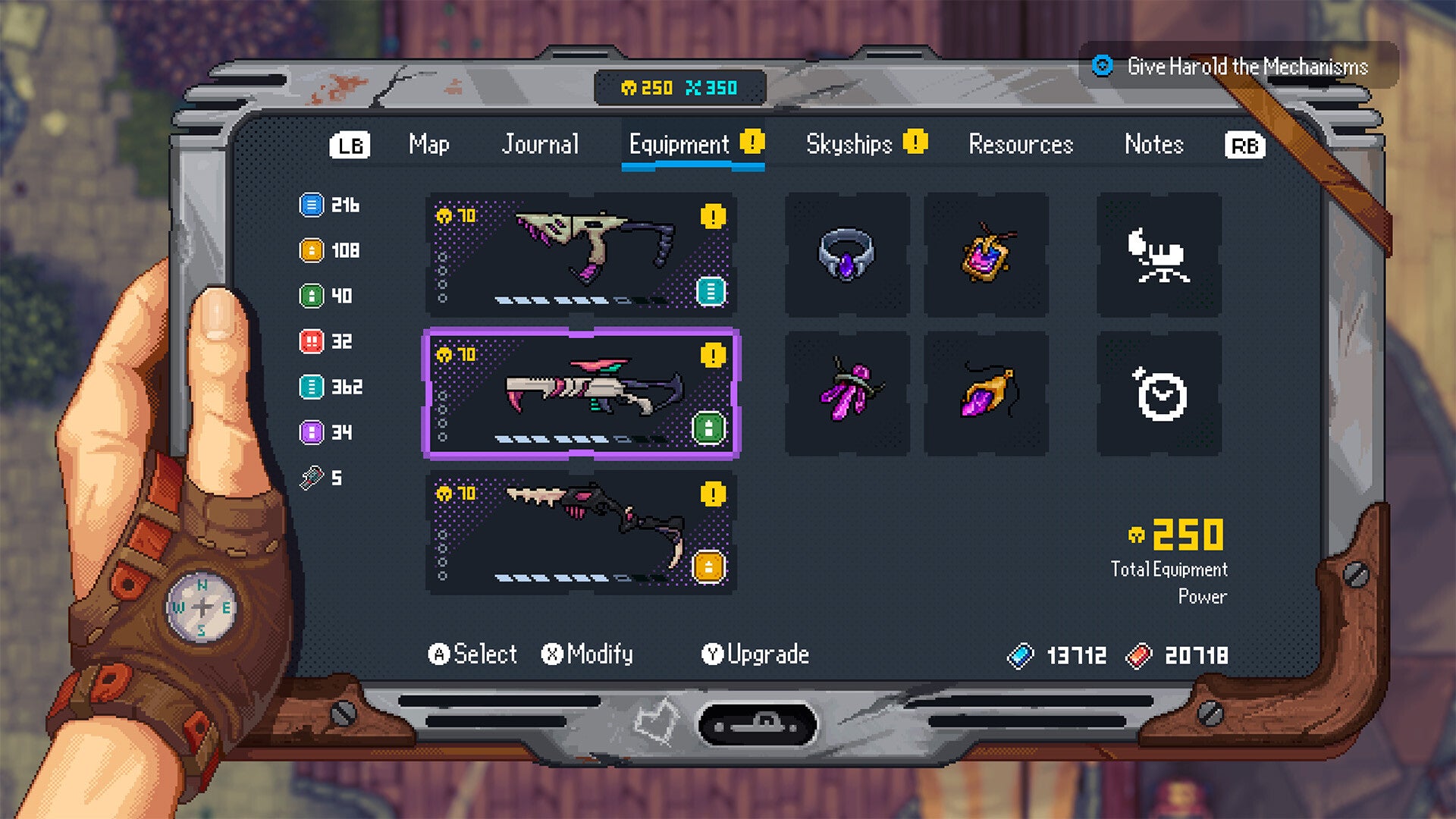Select the purple crystal cluster trinket
This screenshot has width=1456, height=819.
(x=846, y=393)
